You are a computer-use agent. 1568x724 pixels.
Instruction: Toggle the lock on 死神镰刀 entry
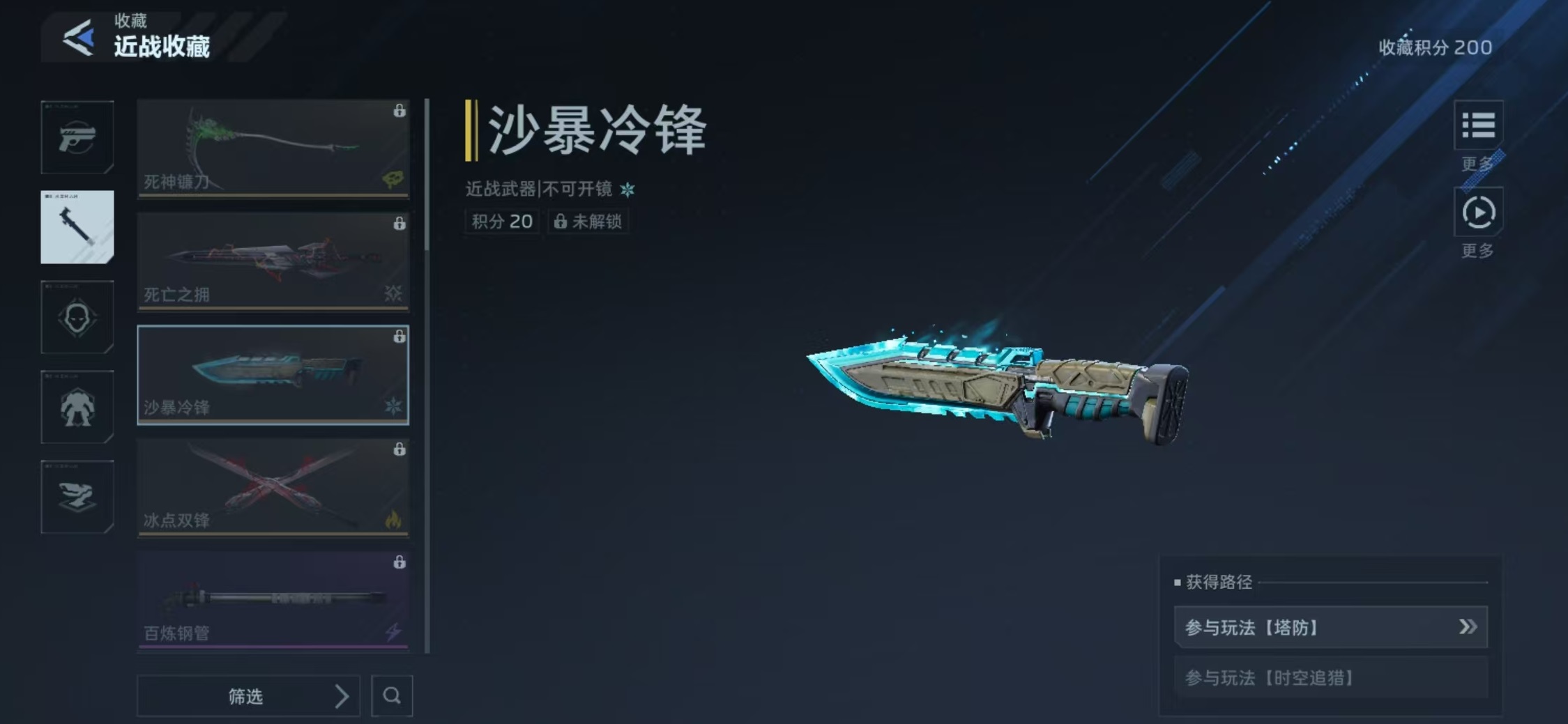(399, 110)
